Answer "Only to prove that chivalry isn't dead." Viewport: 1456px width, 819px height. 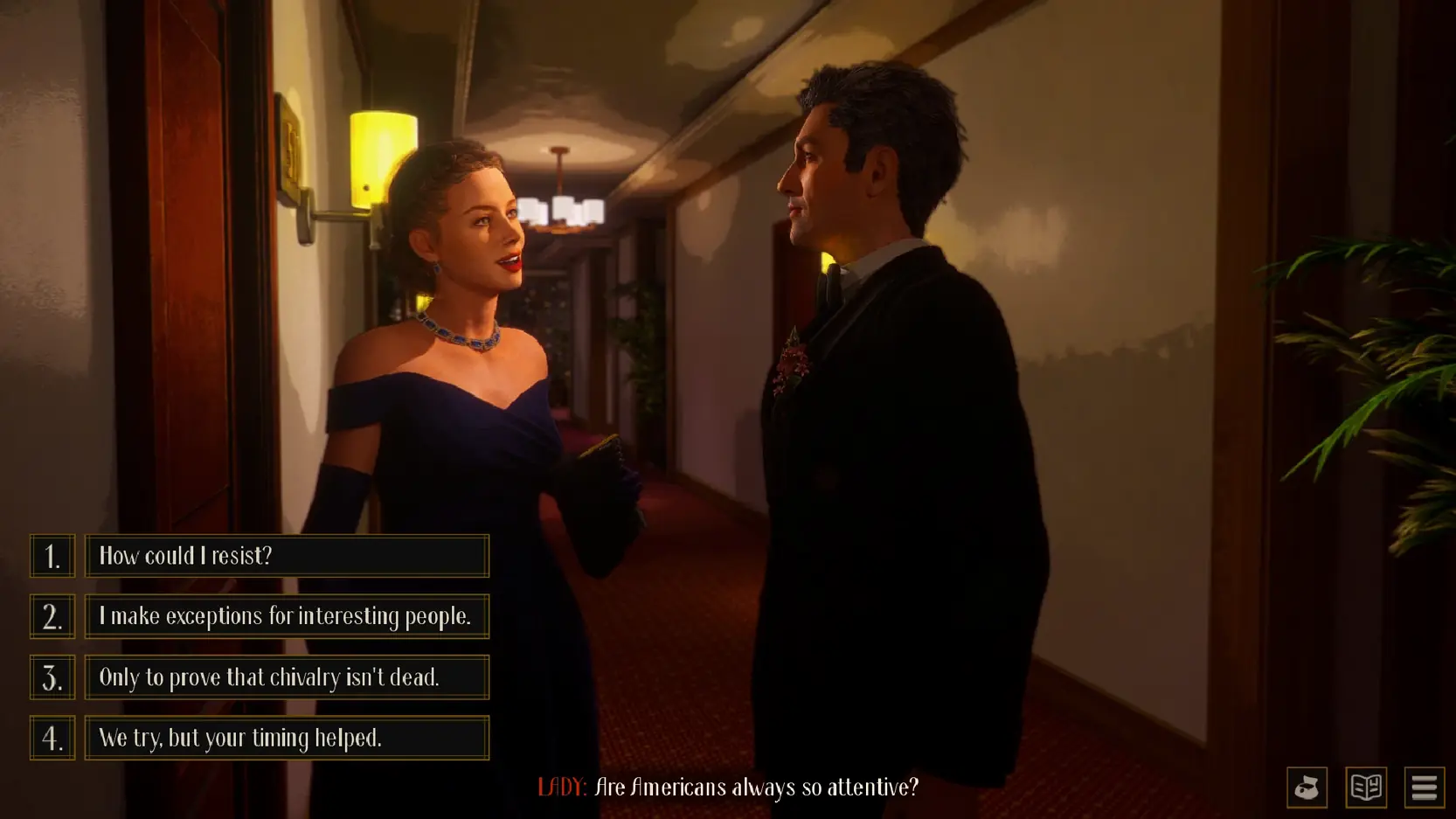[x=287, y=677]
